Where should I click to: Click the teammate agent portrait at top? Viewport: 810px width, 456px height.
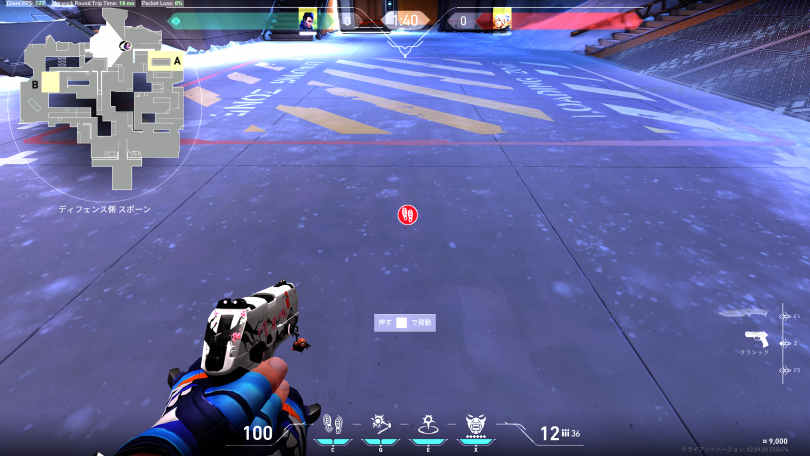(308, 19)
